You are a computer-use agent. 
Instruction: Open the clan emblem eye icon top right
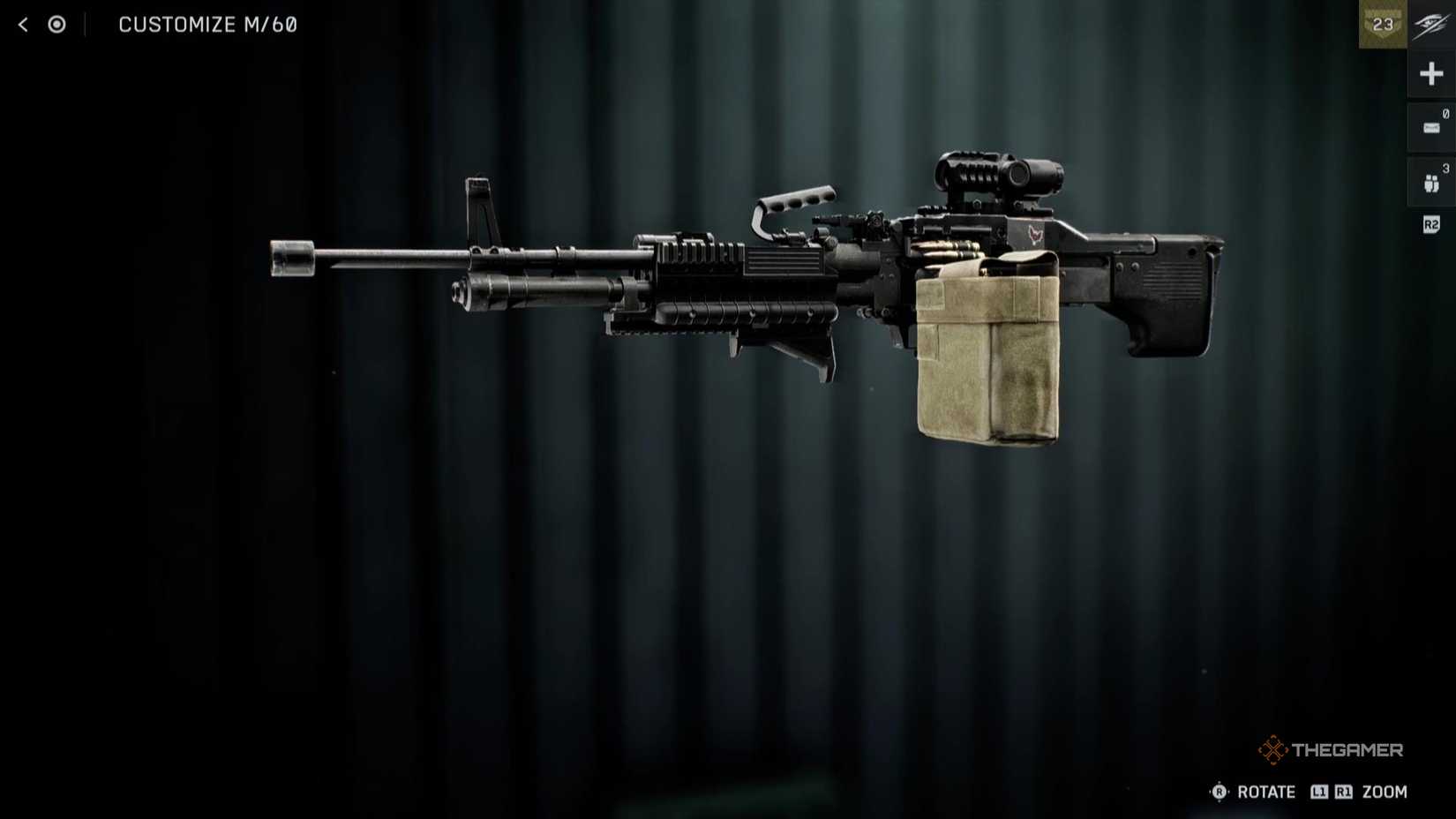pos(1430,24)
